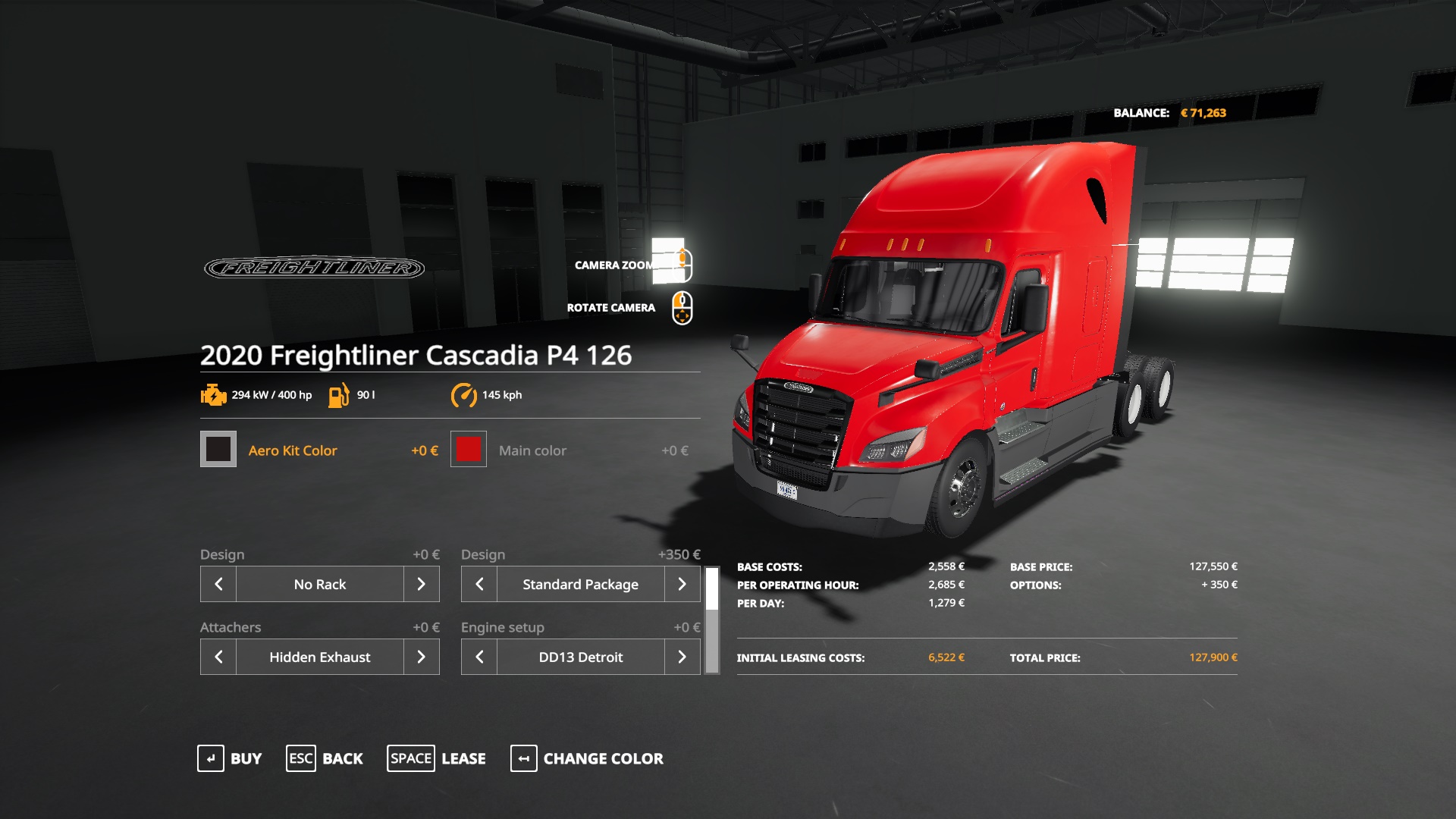
Task: Click the engine power icon
Action: (213, 395)
